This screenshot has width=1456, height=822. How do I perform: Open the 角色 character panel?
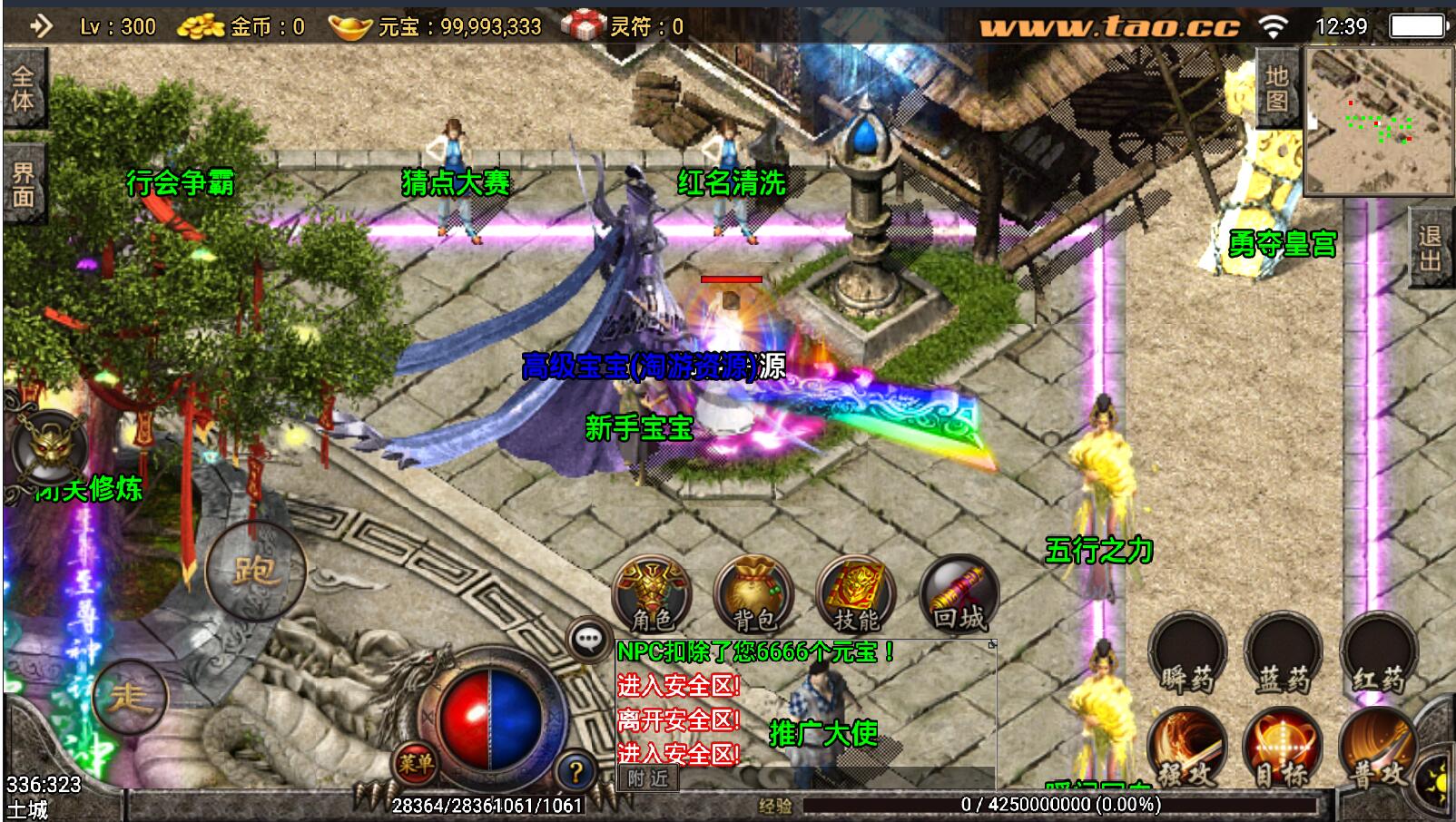652,594
